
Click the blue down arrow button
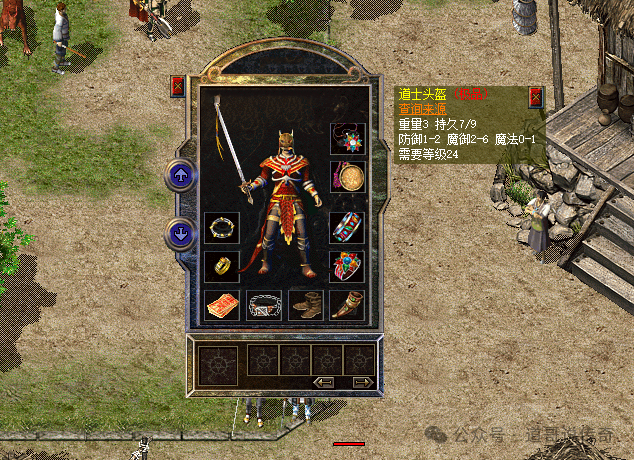click(x=180, y=234)
